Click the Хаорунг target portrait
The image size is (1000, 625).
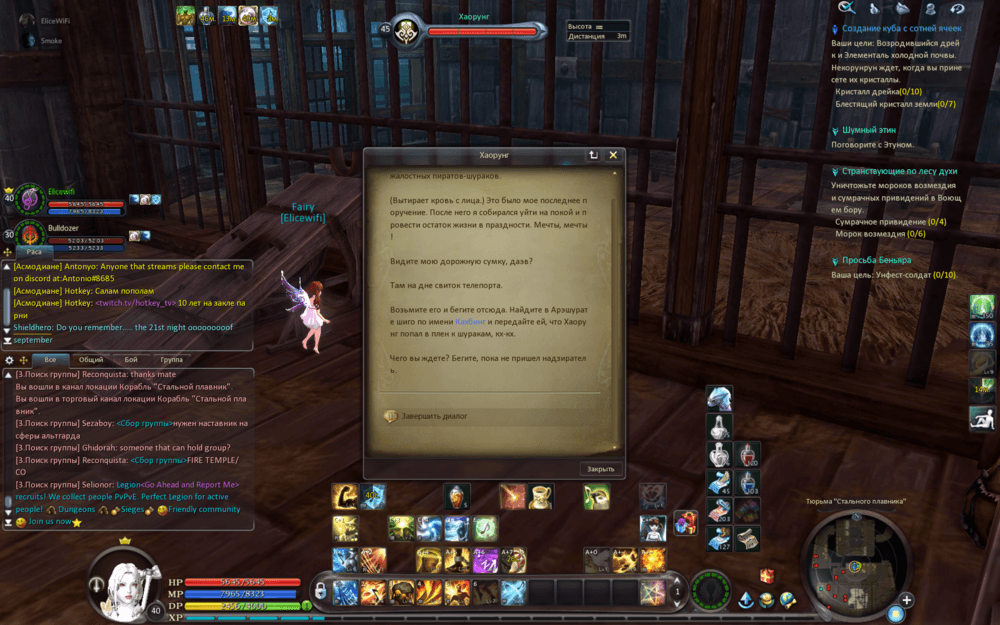point(407,31)
